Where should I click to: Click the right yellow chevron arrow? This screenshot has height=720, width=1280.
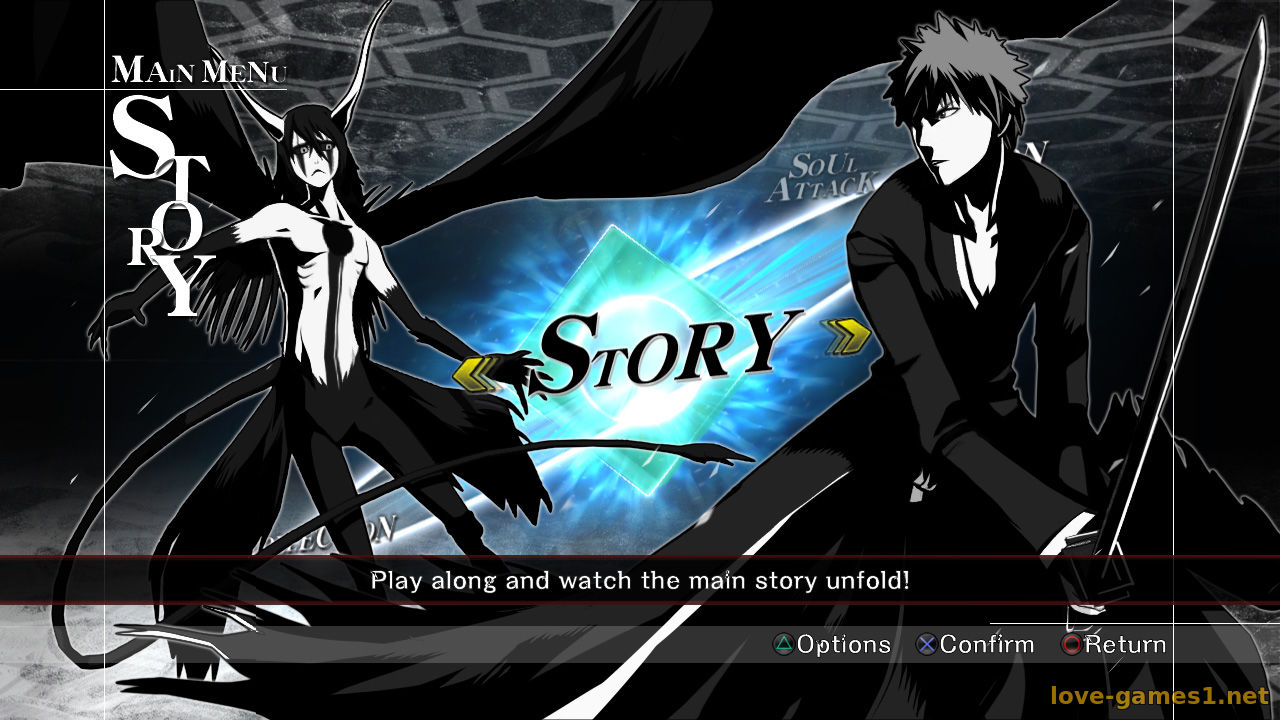[846, 338]
